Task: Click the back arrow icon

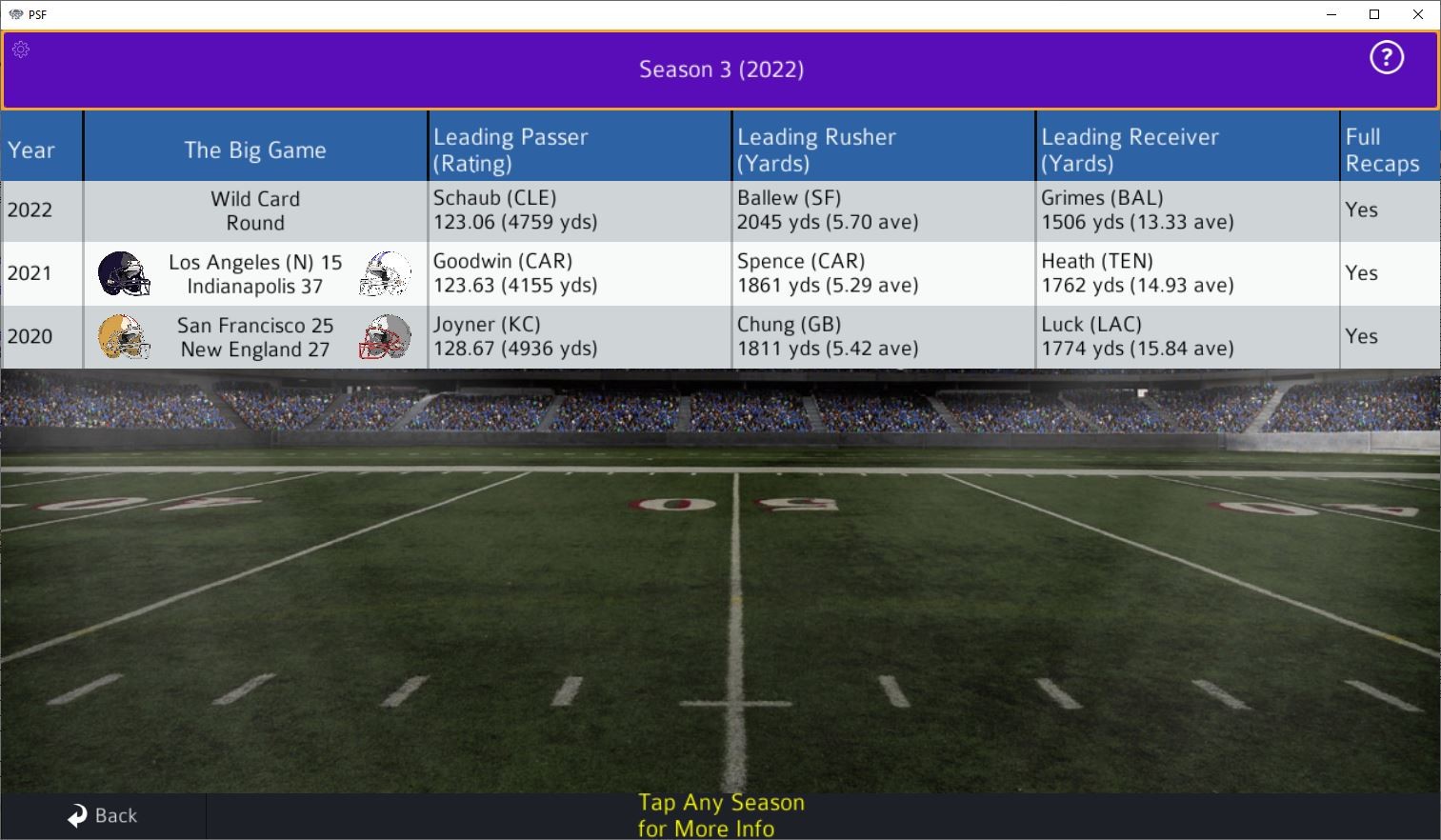Action: pos(76,815)
